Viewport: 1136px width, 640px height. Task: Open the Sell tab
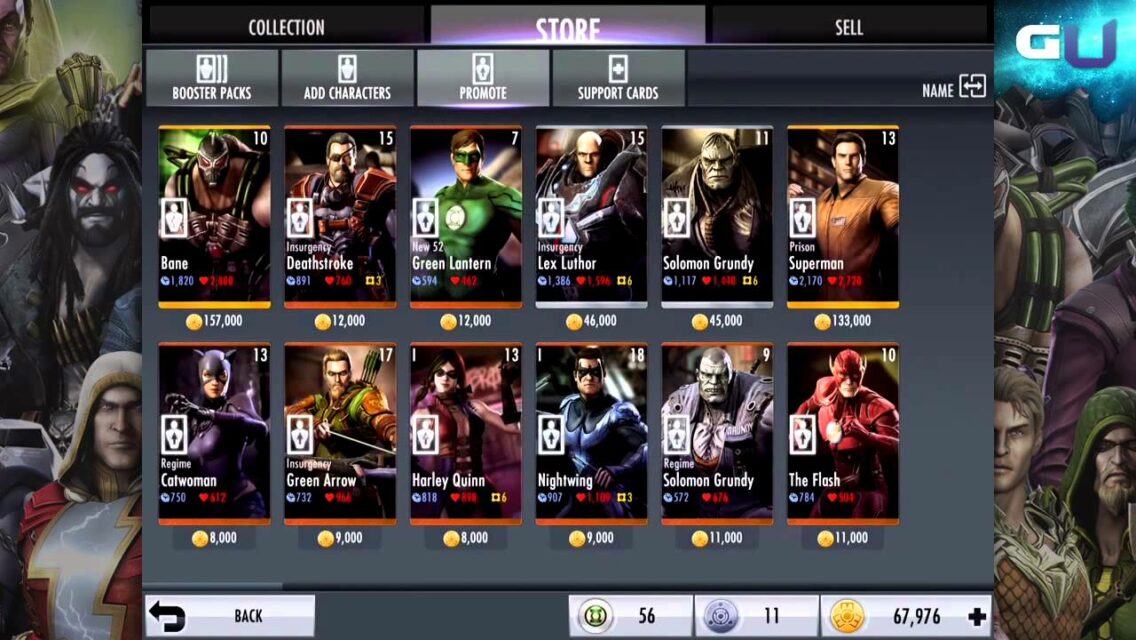tap(848, 26)
